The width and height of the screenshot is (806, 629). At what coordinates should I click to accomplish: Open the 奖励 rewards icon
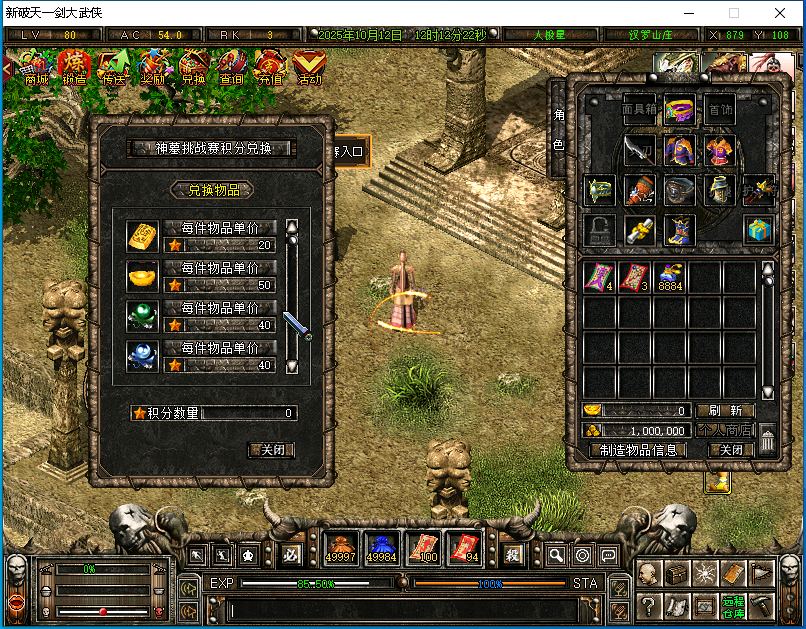(x=153, y=68)
